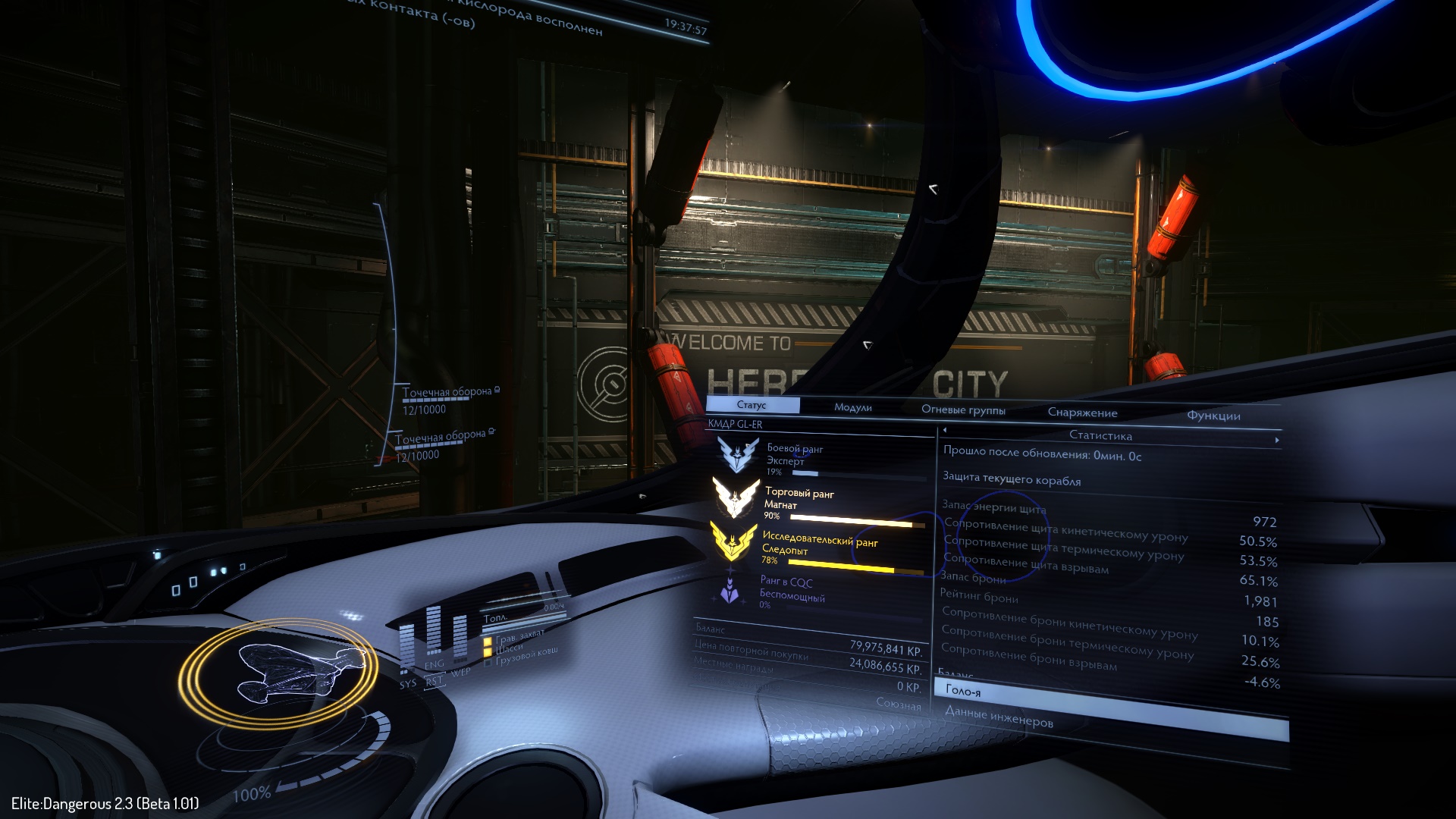Go to the Функции tab
The height and width of the screenshot is (819, 1456).
coord(1213,416)
